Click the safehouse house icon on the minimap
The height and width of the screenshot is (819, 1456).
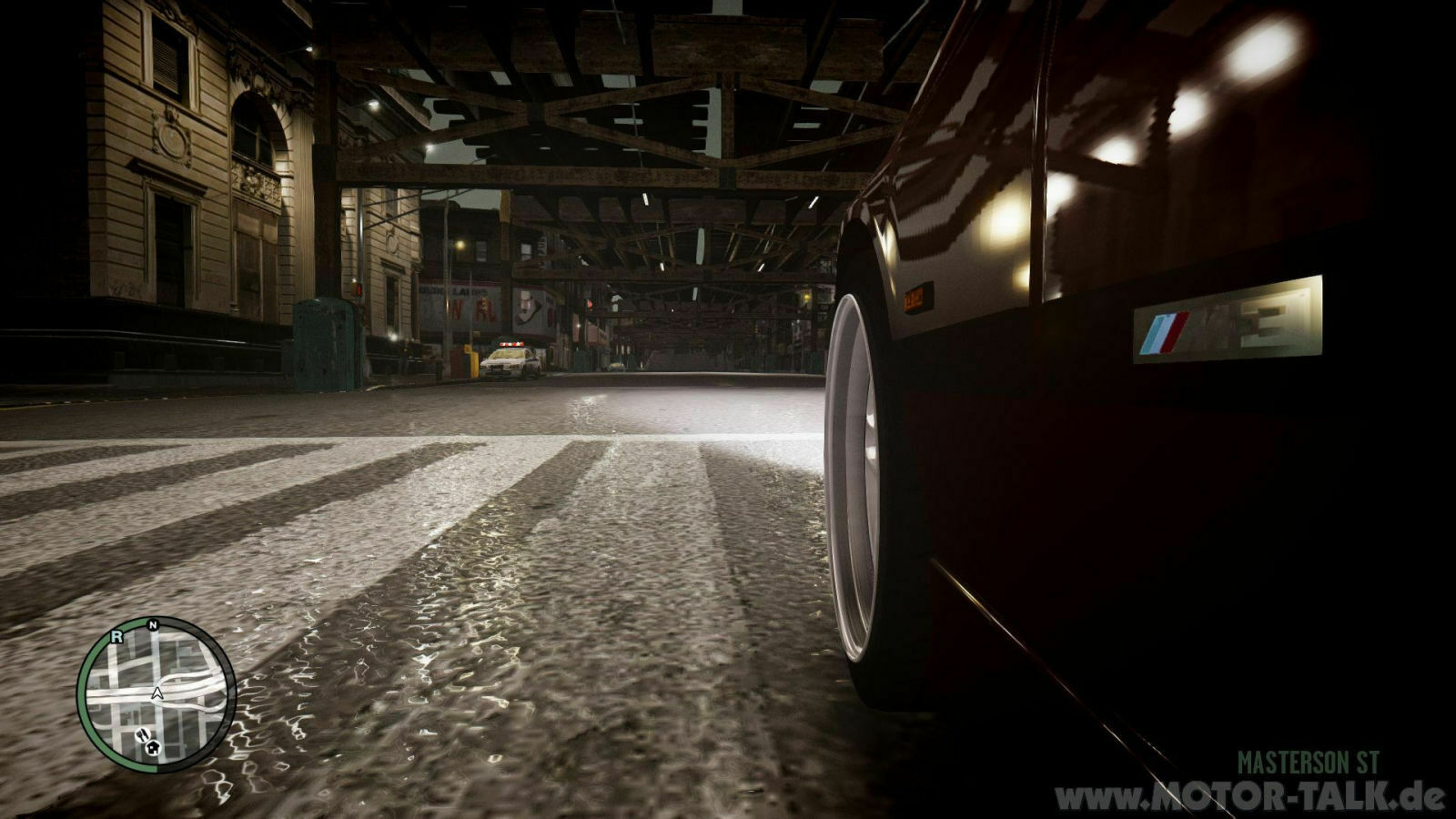pyautogui.click(x=153, y=747)
